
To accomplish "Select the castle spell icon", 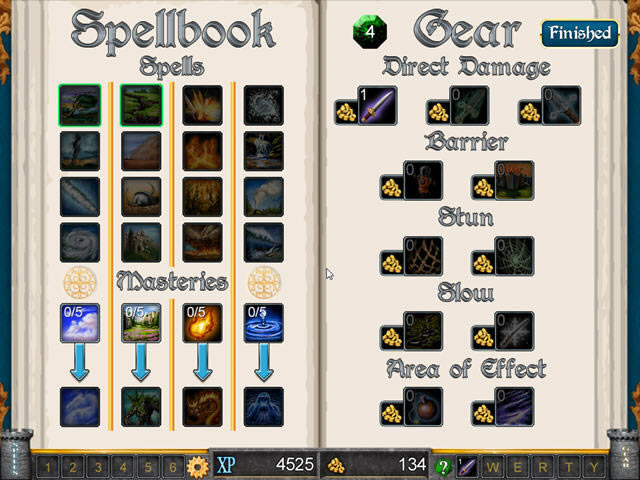I will tap(141, 242).
